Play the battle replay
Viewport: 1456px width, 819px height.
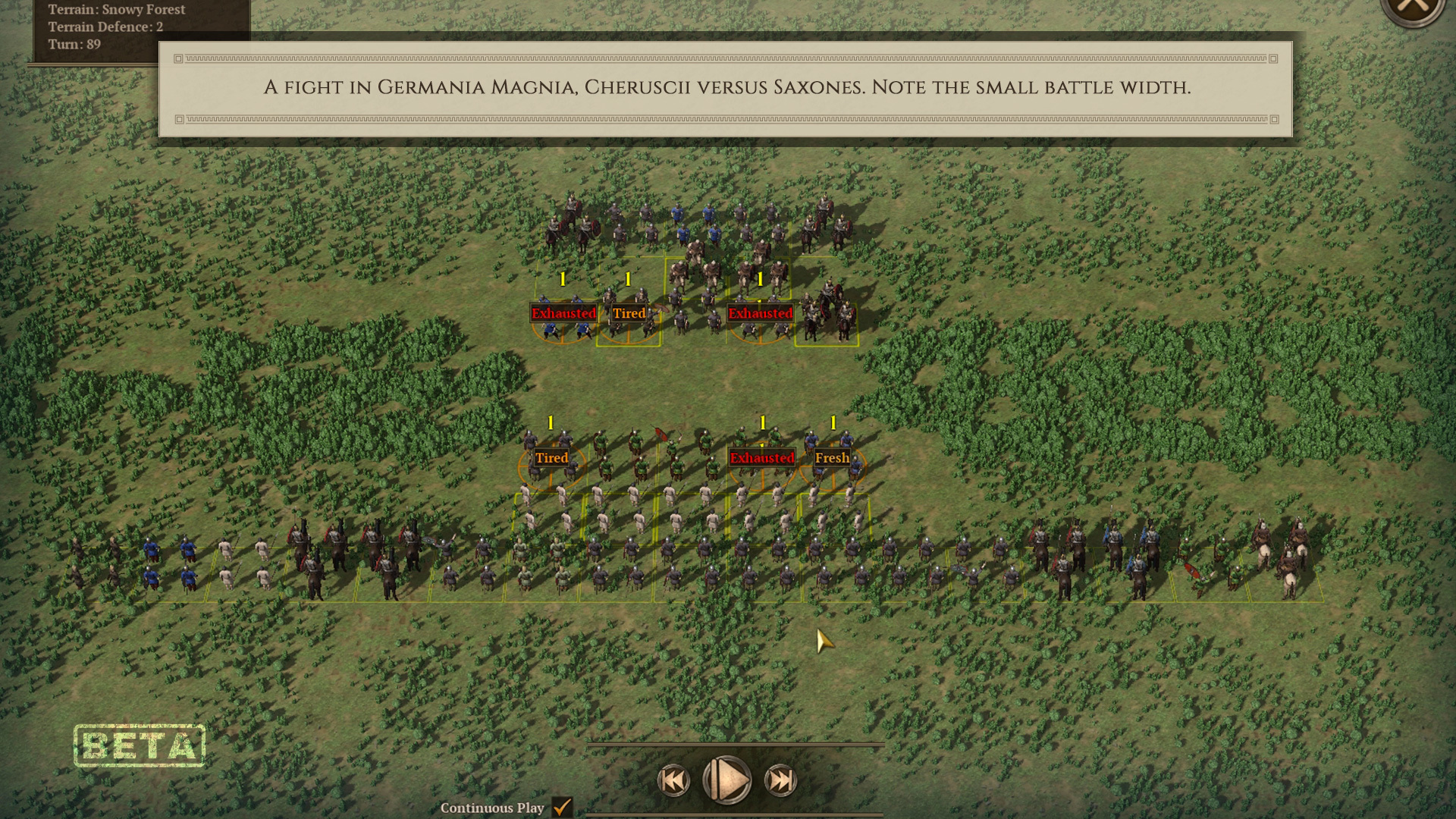point(726,780)
